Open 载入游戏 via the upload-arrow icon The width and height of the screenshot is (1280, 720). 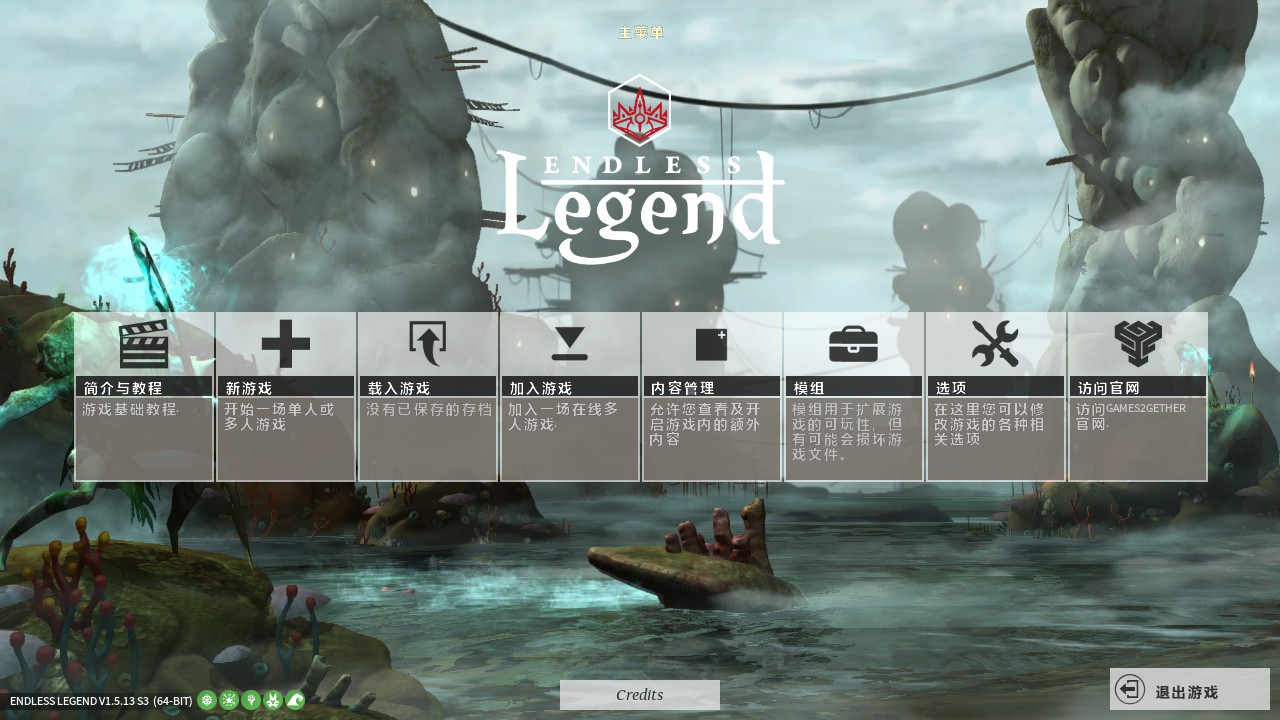(428, 343)
